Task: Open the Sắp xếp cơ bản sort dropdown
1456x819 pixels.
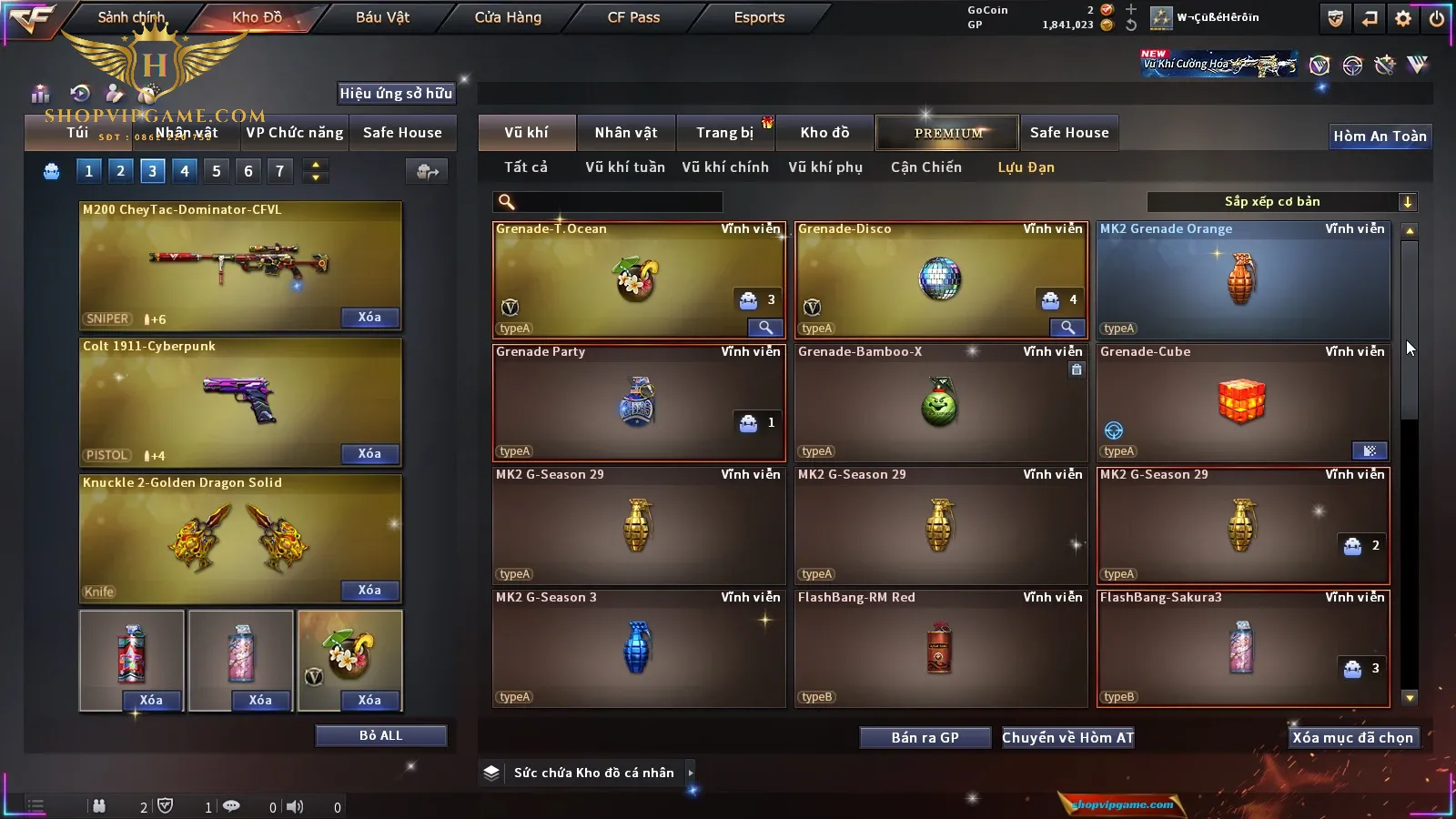Action: pos(1281,202)
